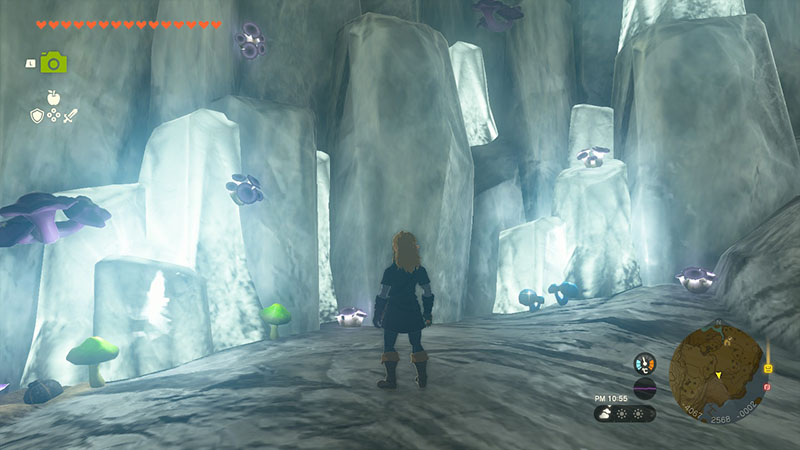Image resolution: width=800 pixels, height=450 pixels.
Task: Click the yellow player arrow on minimap
Action: (x=716, y=375)
